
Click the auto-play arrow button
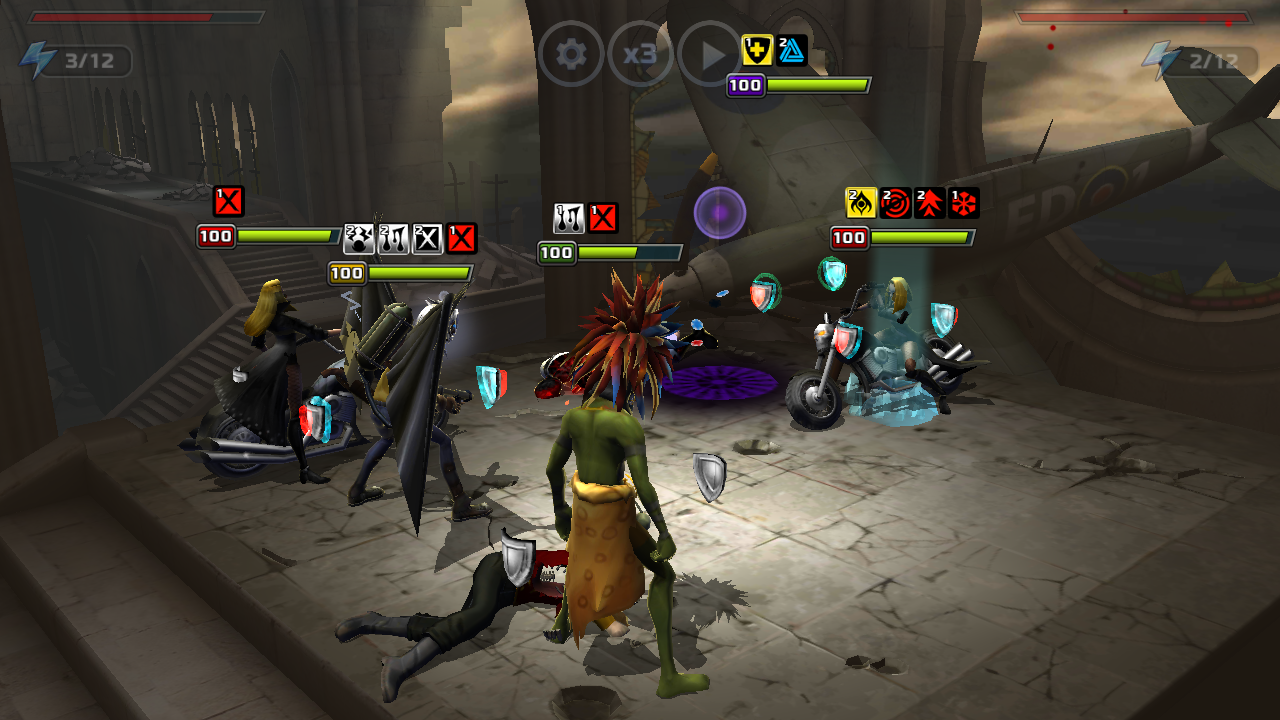(x=709, y=54)
